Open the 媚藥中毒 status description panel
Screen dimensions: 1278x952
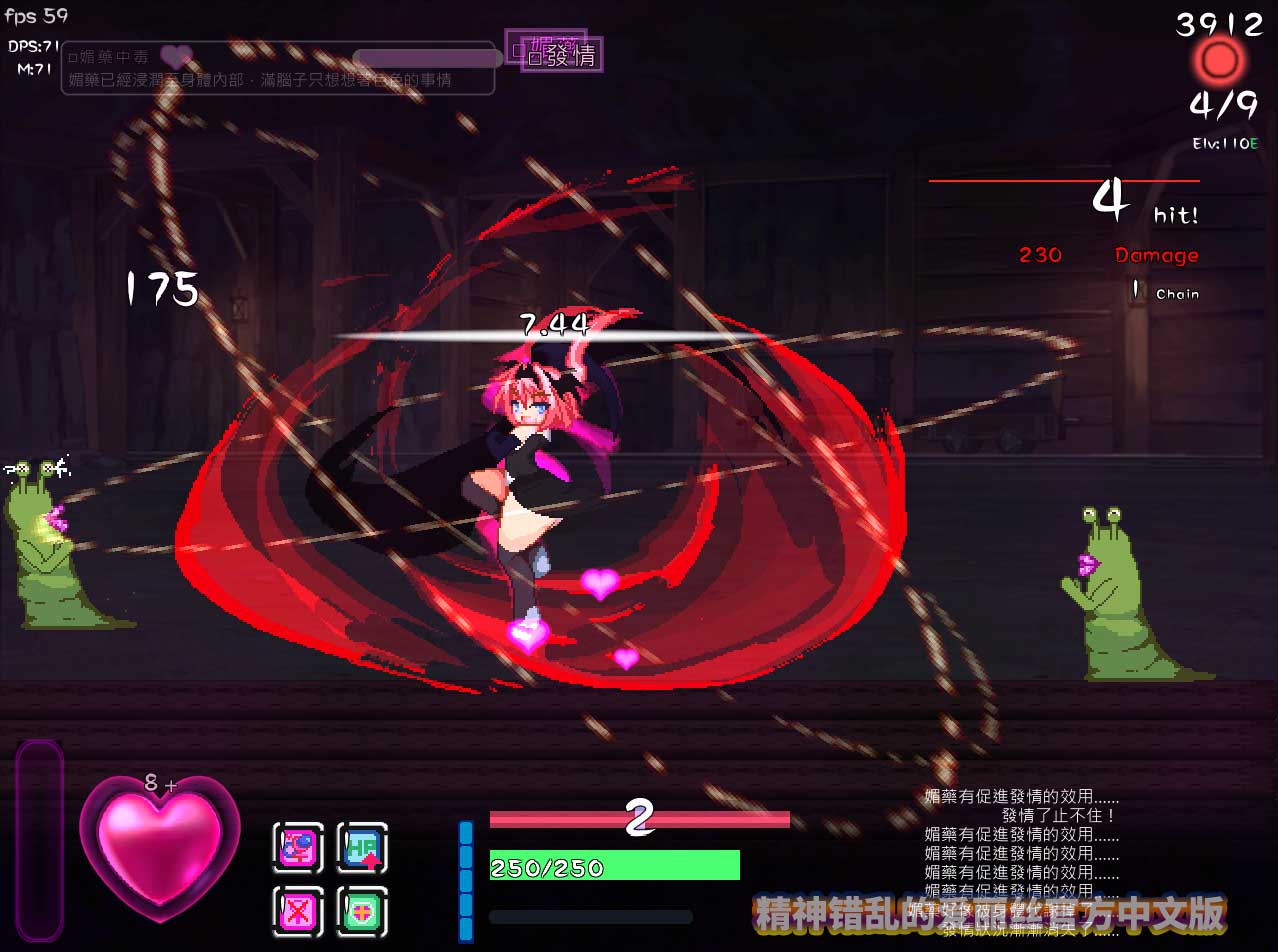[x=278, y=68]
